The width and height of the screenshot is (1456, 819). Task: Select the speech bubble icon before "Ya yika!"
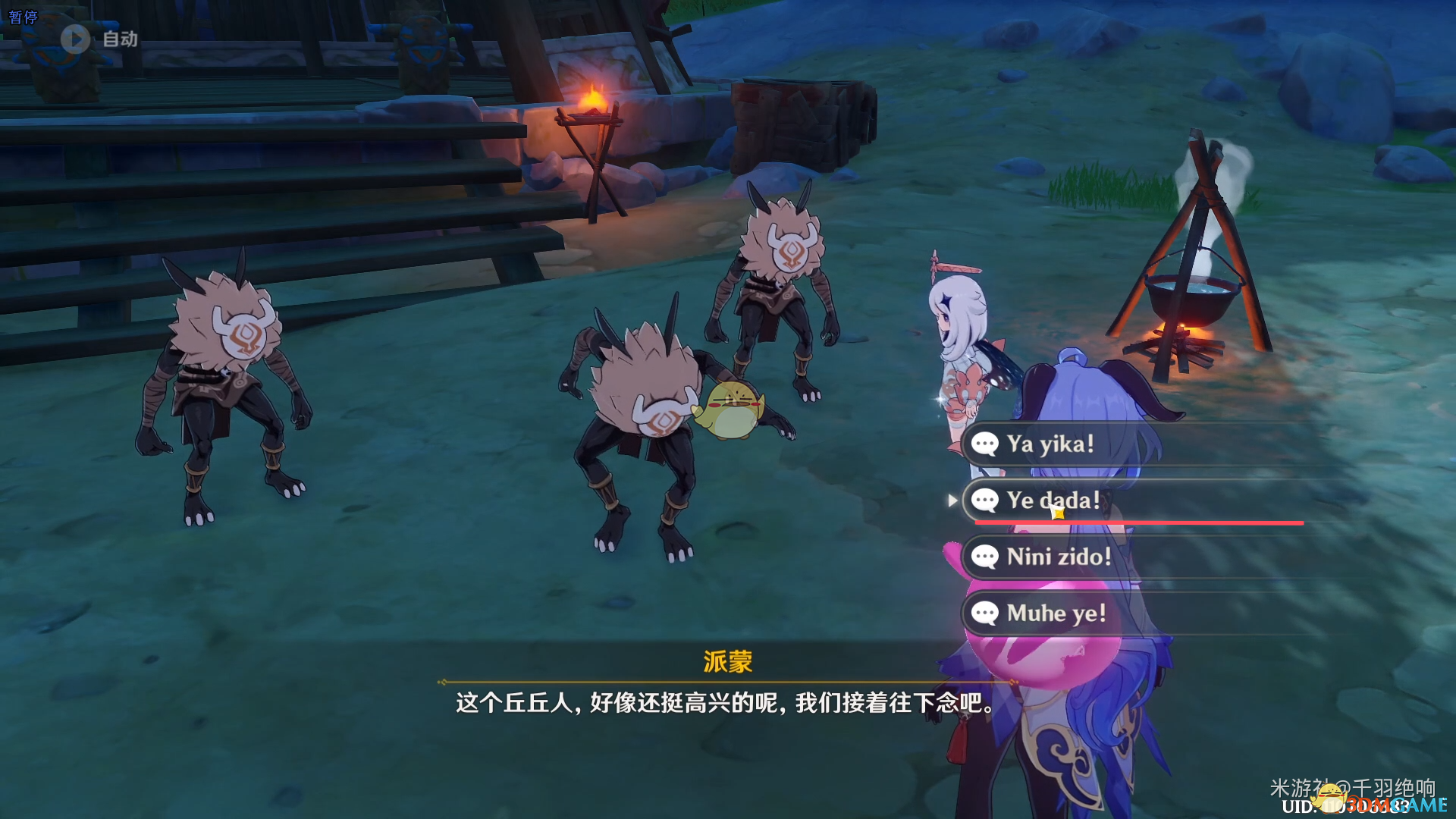(985, 444)
